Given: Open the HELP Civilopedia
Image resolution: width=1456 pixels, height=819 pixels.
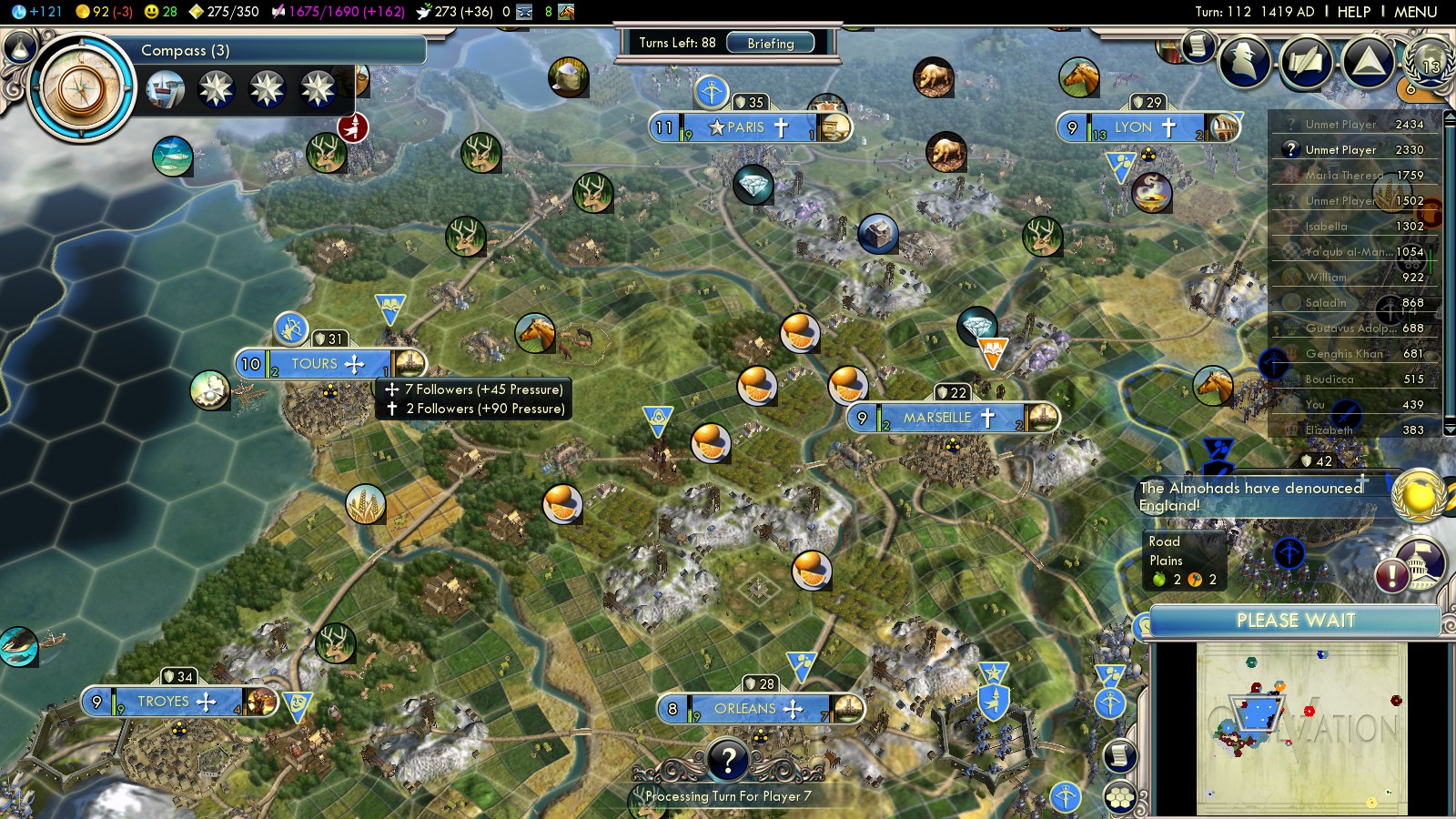Looking at the screenshot, I should (1353, 12).
